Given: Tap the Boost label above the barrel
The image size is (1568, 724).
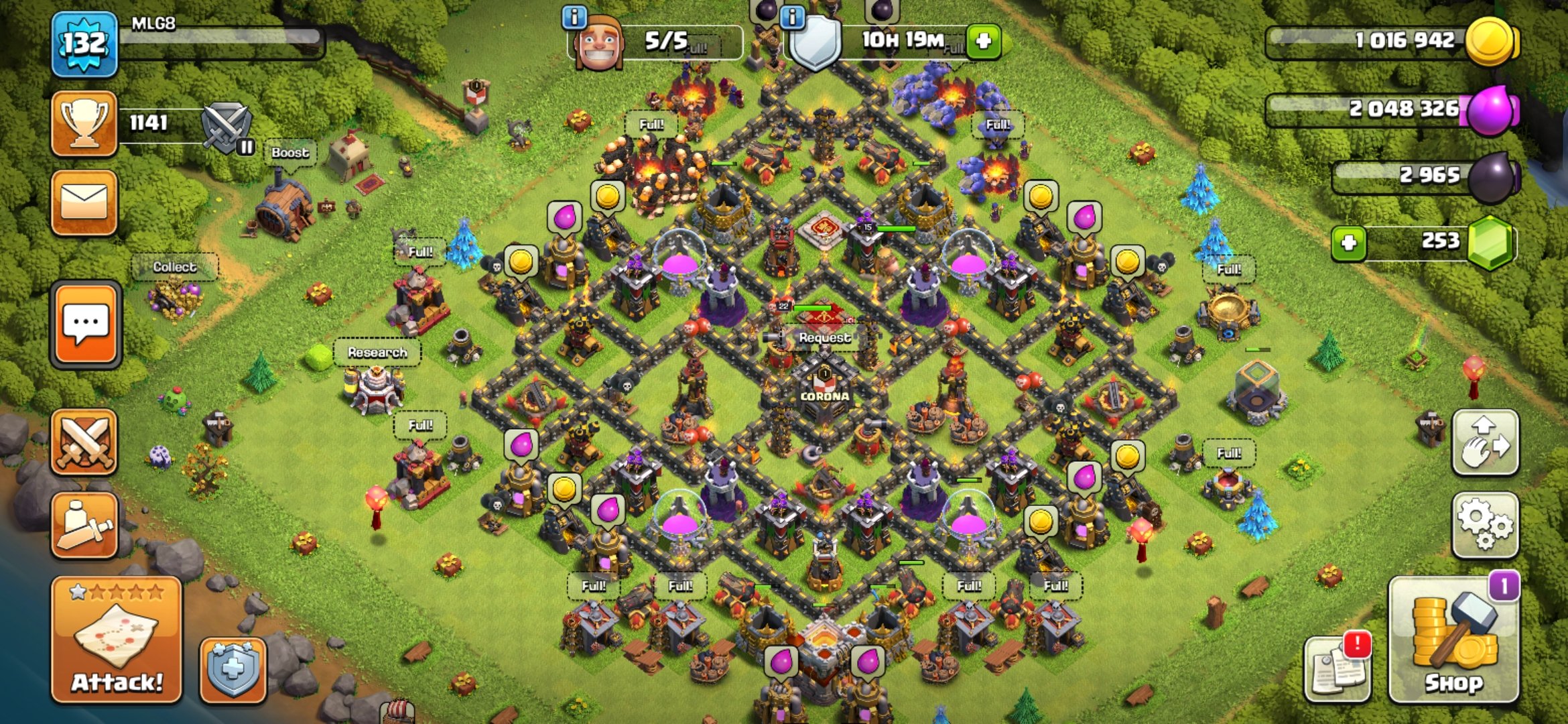Looking at the screenshot, I should pyautogui.click(x=290, y=153).
